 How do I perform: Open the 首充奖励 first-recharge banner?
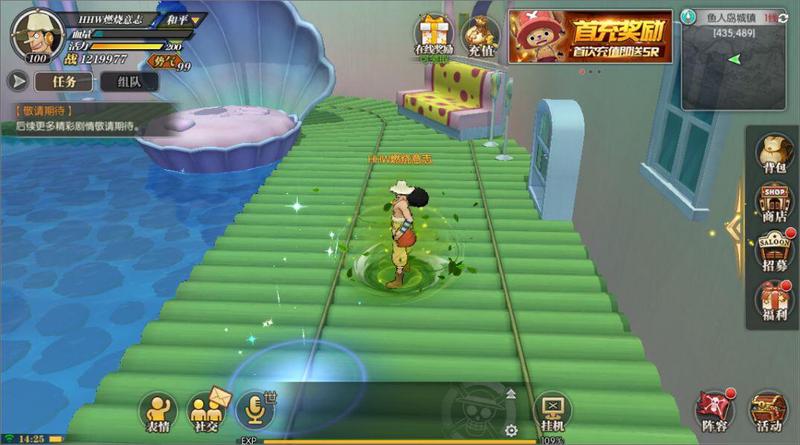[x=588, y=37]
